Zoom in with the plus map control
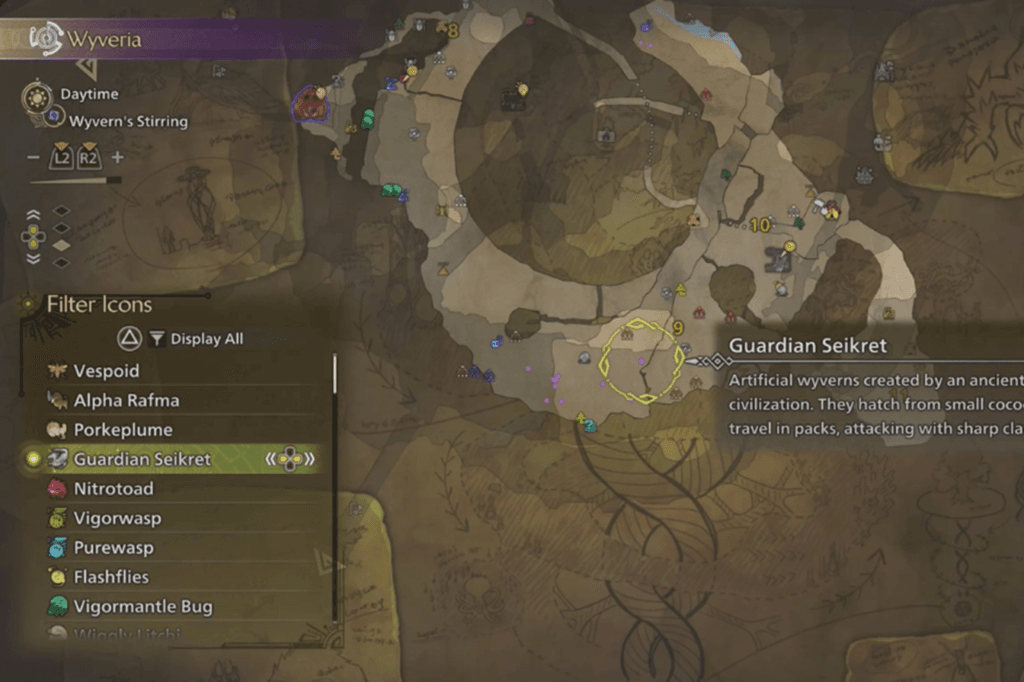This screenshot has height=682, width=1024. pyautogui.click(x=118, y=157)
